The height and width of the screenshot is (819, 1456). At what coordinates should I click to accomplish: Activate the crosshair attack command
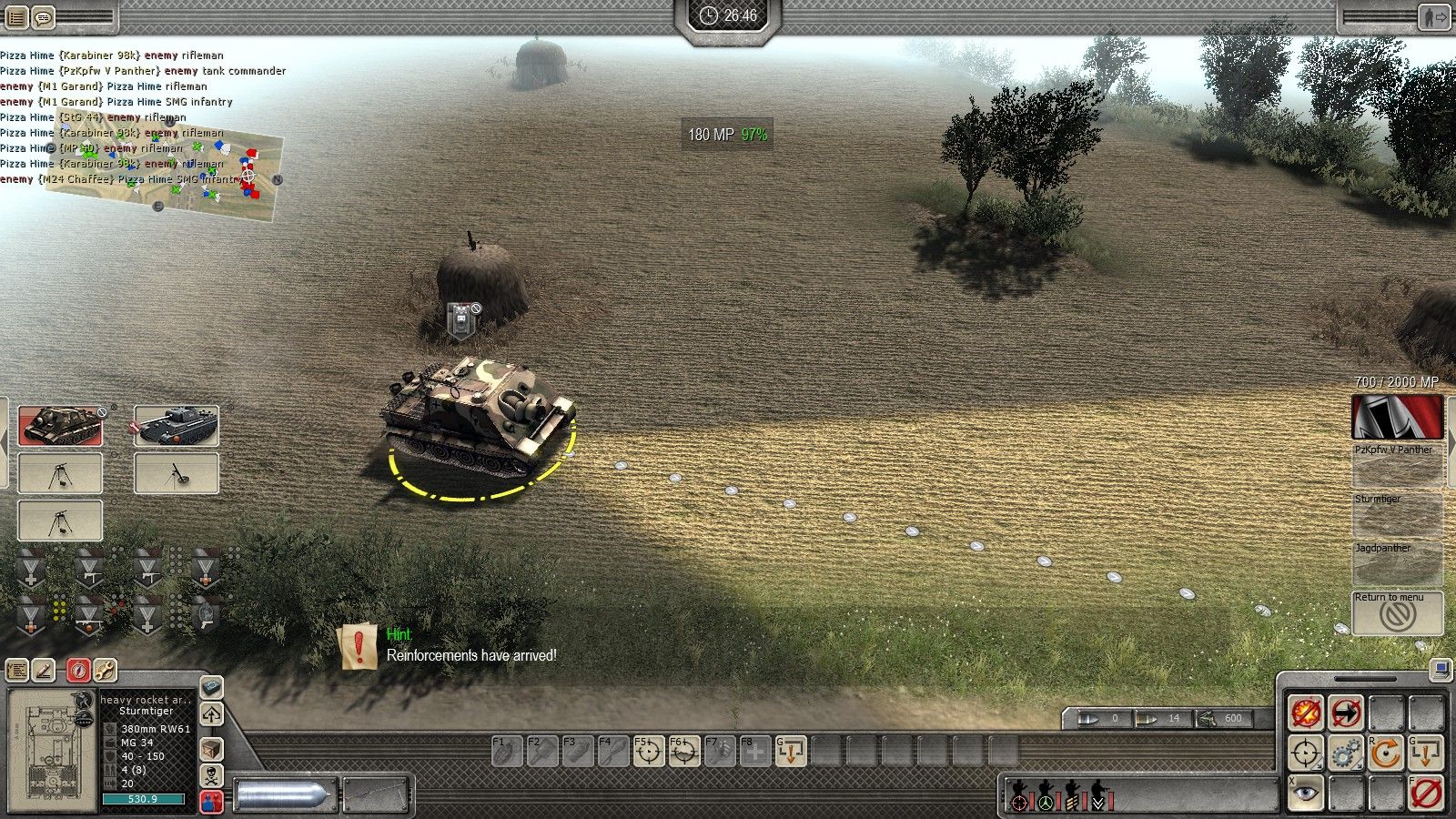pyautogui.click(x=1306, y=753)
